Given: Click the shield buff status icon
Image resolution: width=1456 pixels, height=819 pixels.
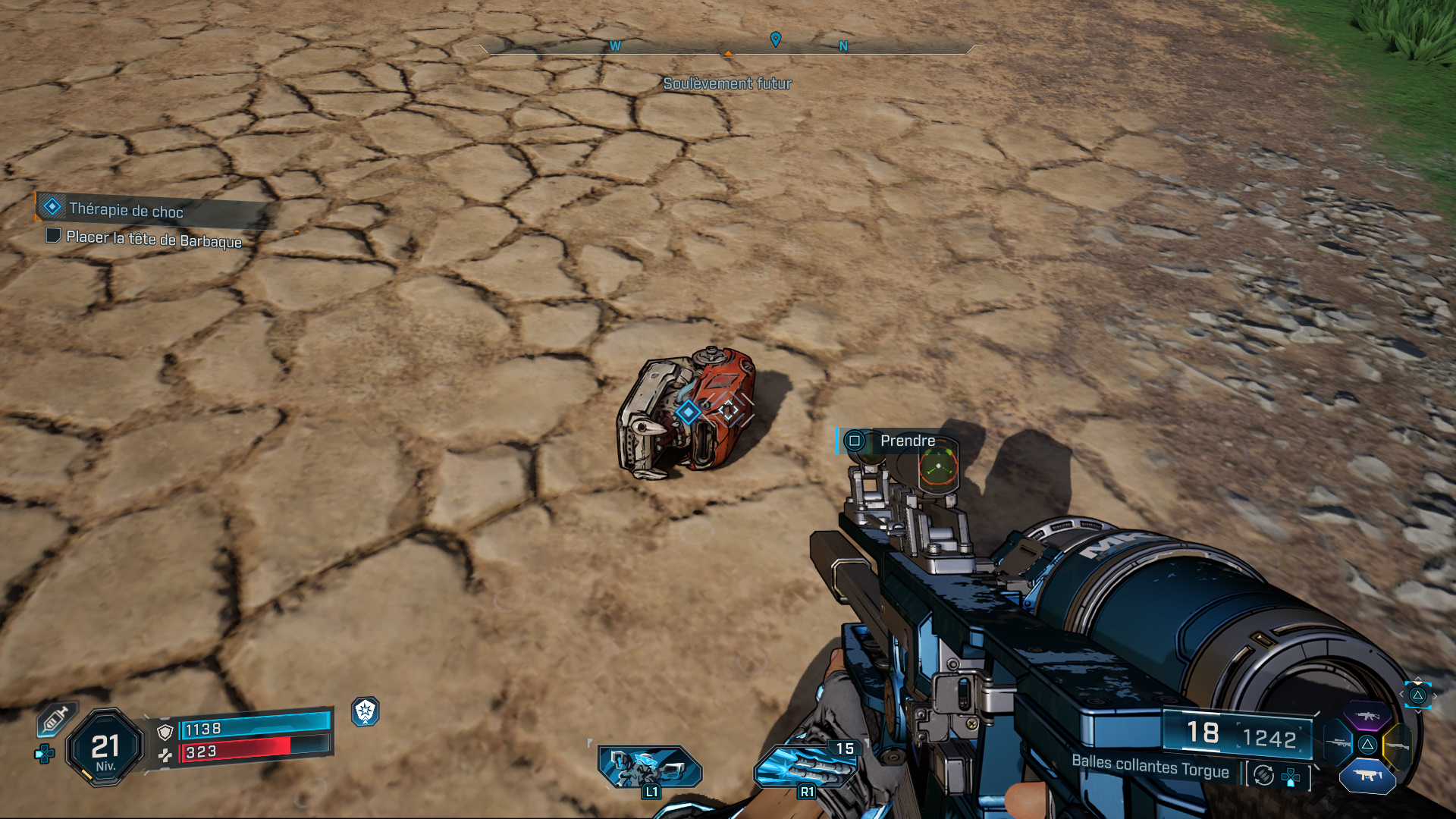Looking at the screenshot, I should click(x=366, y=711).
